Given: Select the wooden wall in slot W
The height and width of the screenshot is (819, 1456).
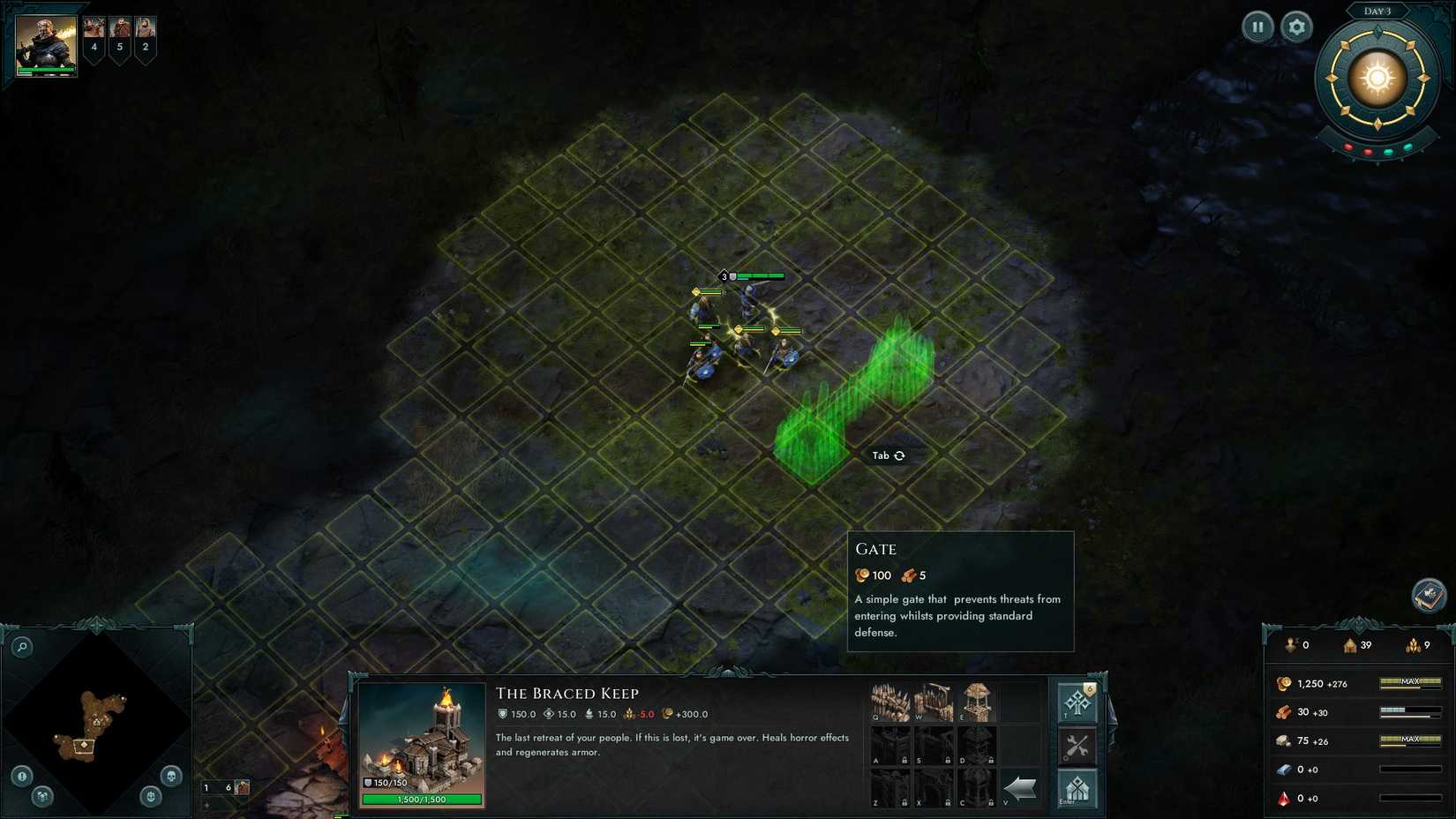Looking at the screenshot, I should (x=934, y=701).
